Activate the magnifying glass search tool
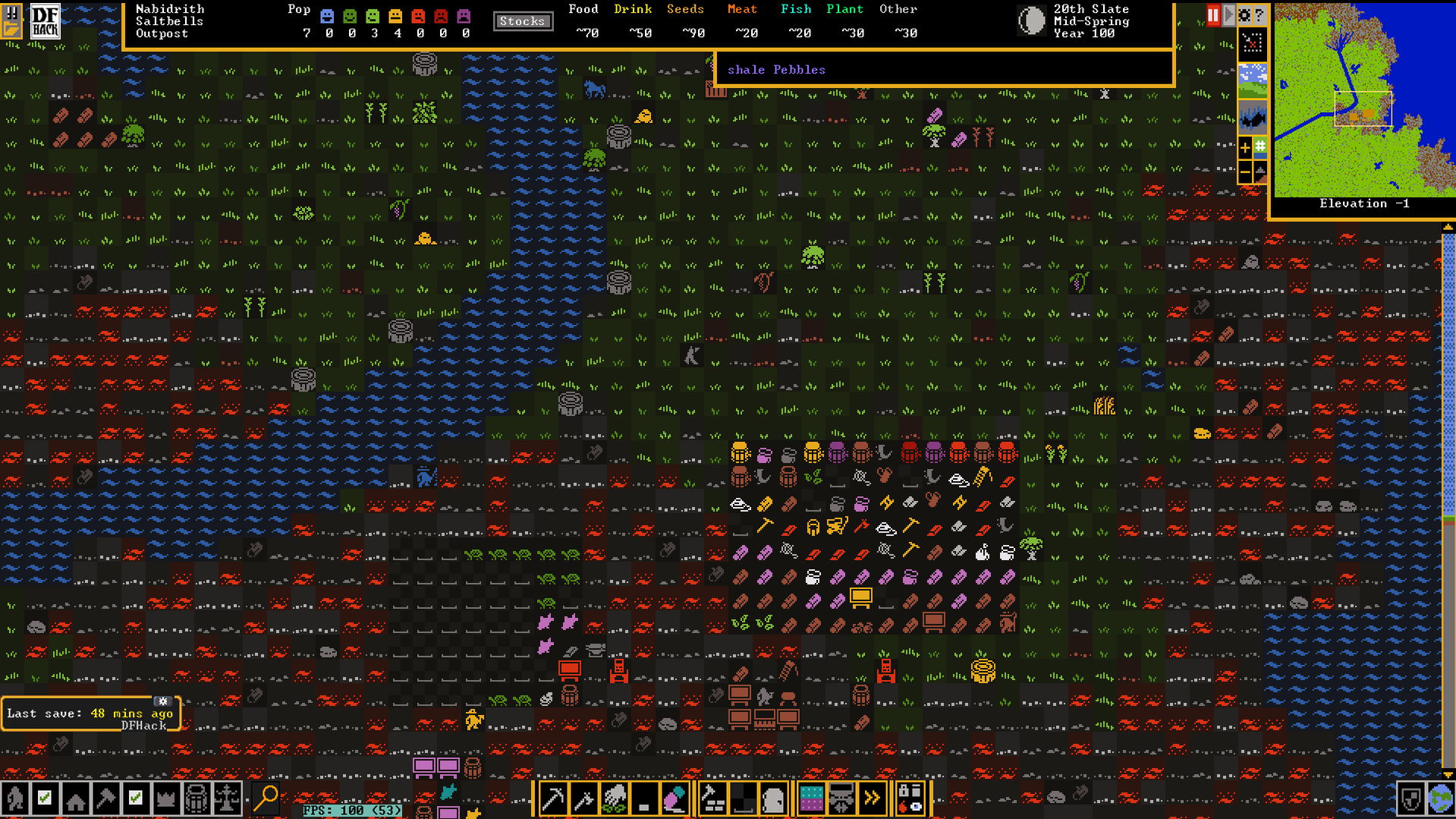 pyautogui.click(x=266, y=799)
